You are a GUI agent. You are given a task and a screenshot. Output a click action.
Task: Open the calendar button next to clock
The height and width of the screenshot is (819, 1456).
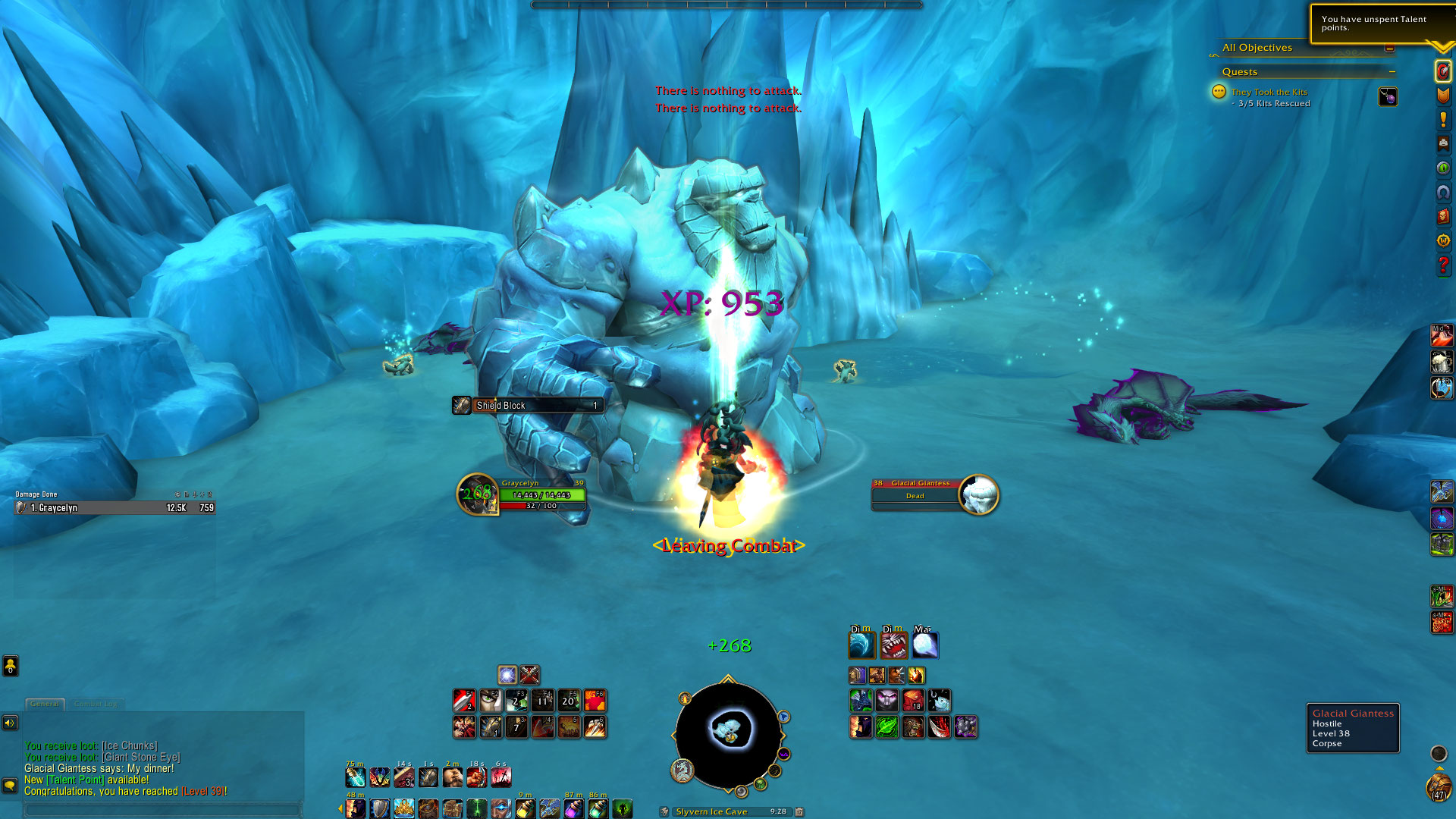pyautogui.click(x=799, y=811)
